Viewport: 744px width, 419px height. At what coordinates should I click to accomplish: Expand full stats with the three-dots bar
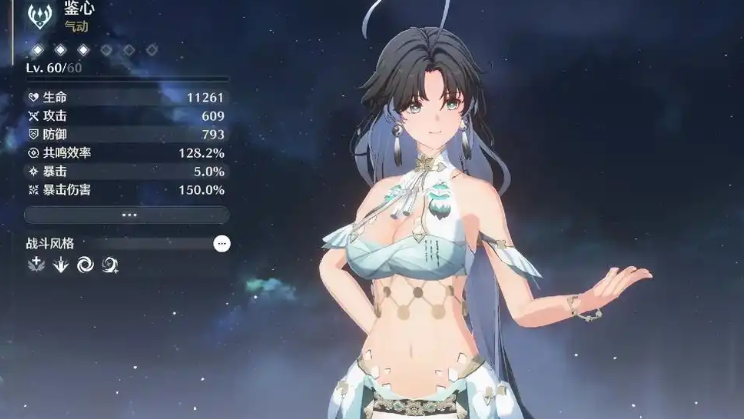pyautogui.click(x=127, y=215)
